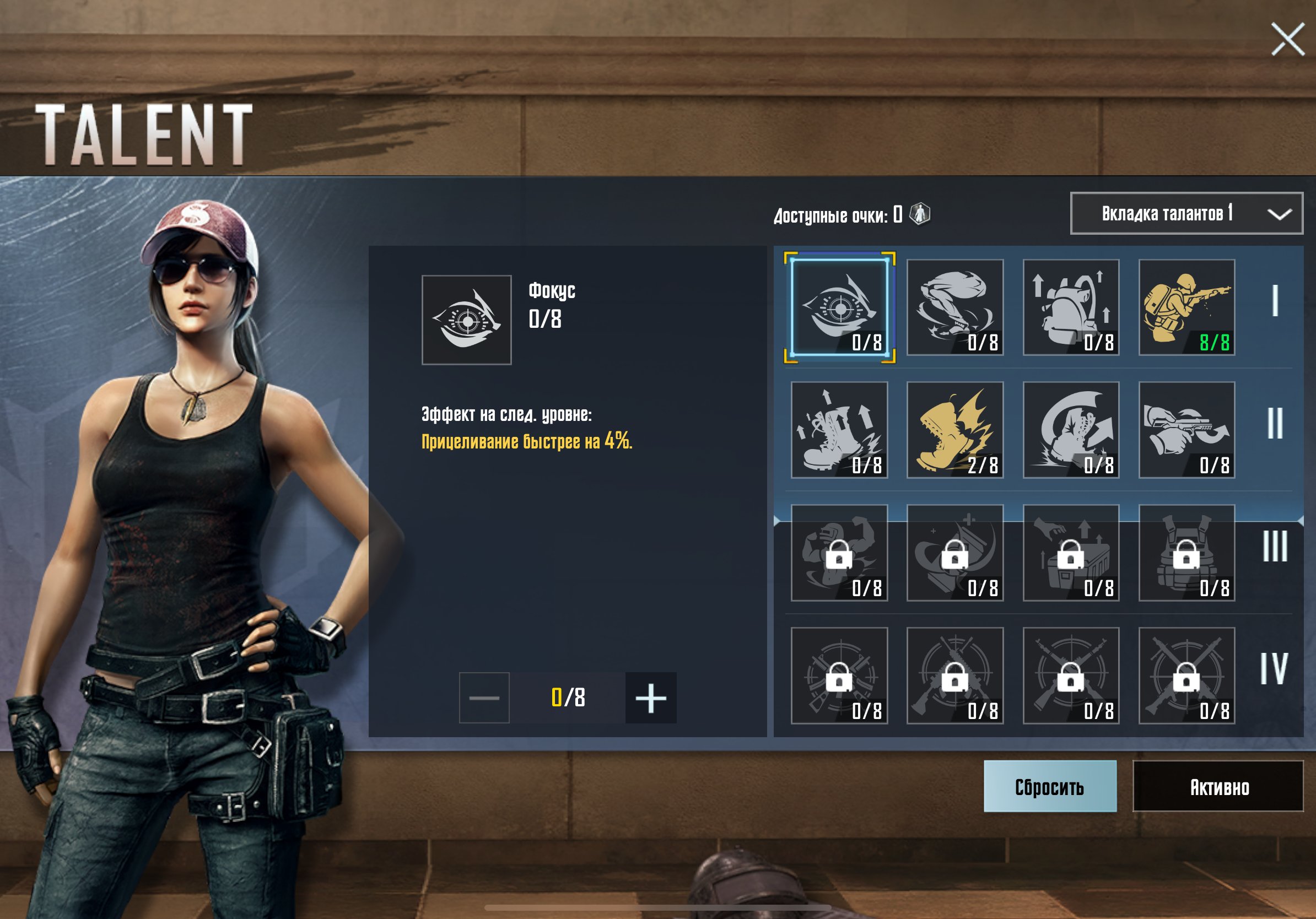The image size is (1316, 919).
Task: Select the boot with curved arrow talent
Action: (1071, 430)
